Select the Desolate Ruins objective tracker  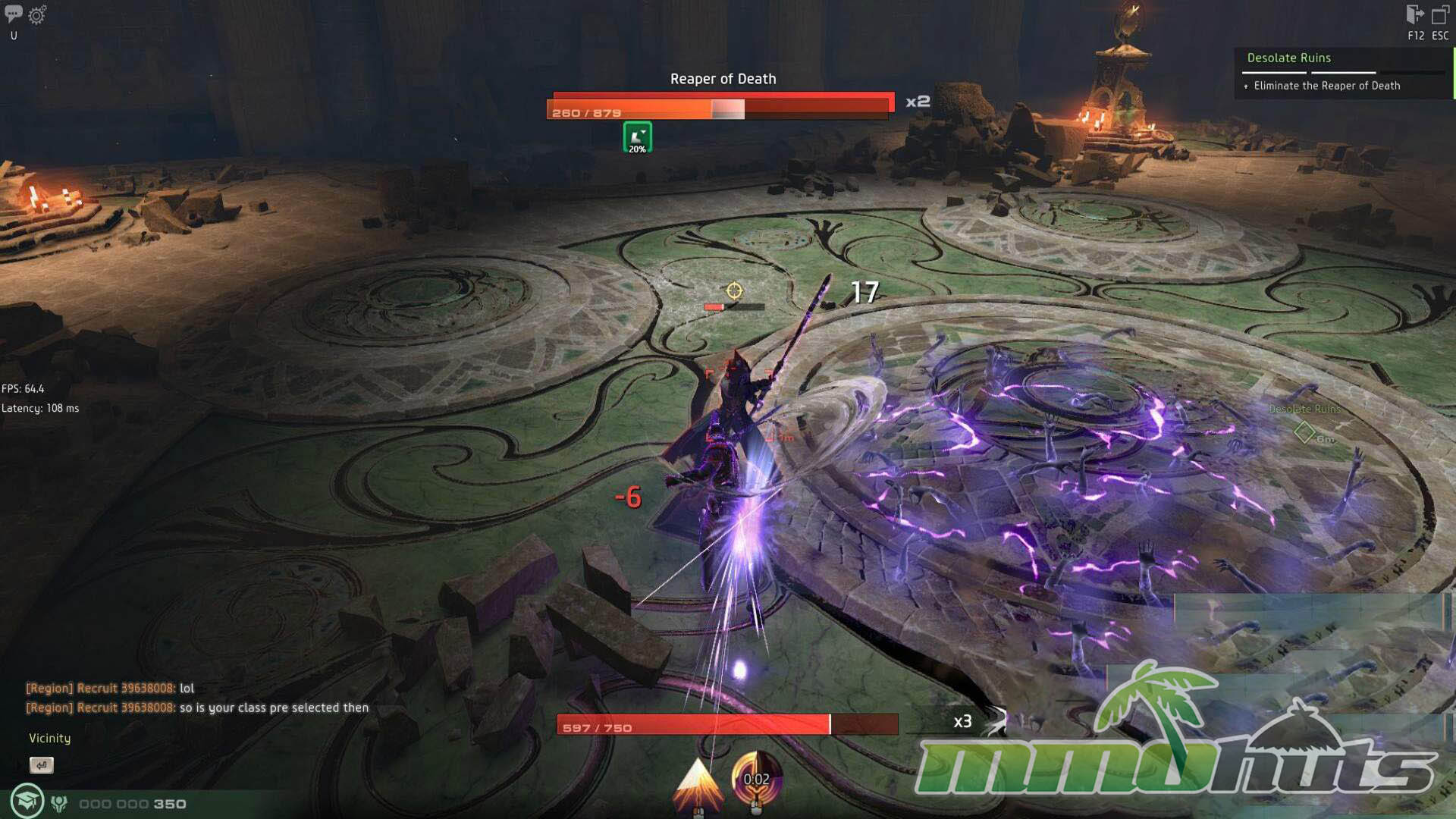(1288, 58)
